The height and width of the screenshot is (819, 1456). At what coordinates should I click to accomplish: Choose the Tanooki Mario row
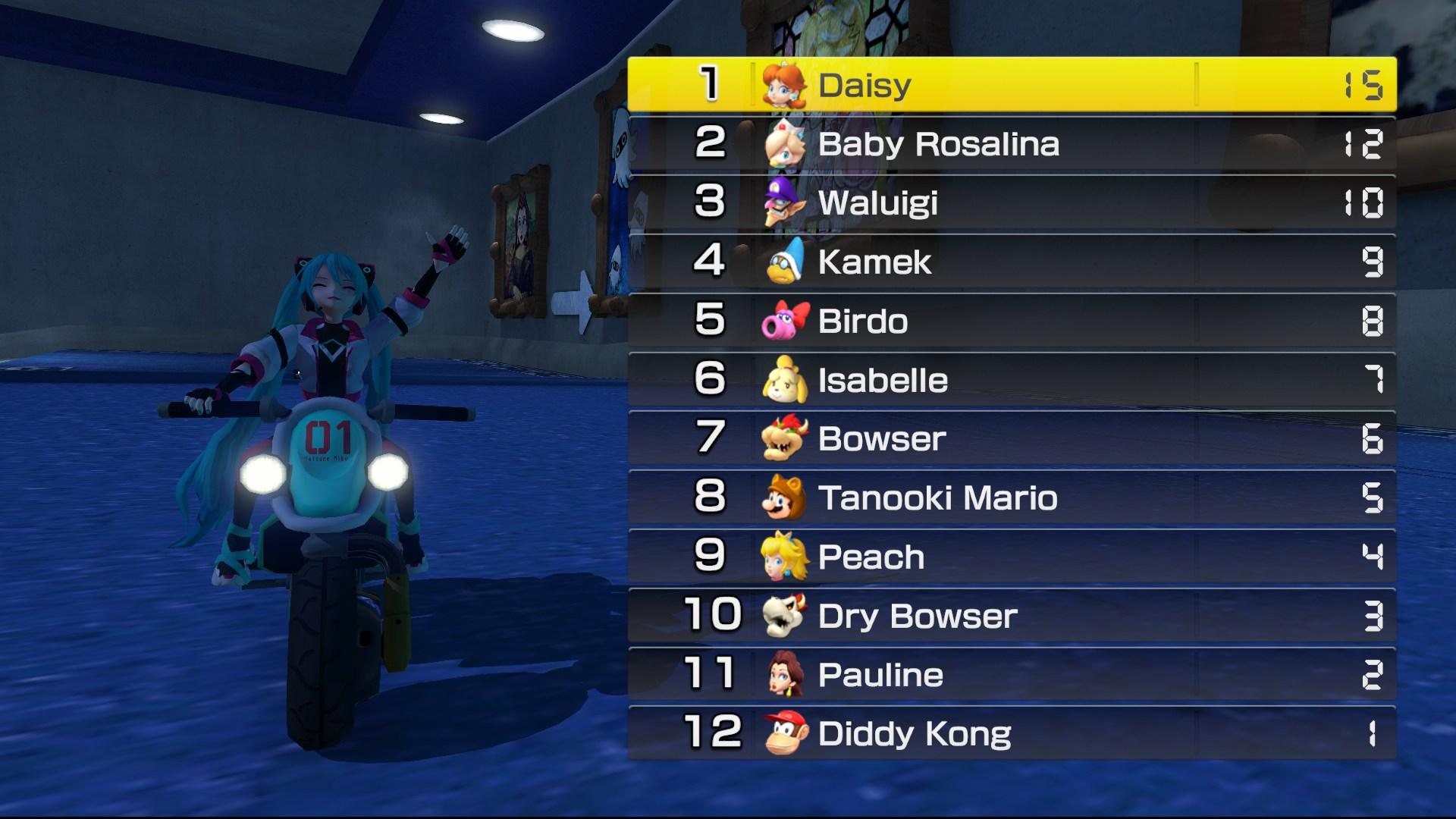click(x=1012, y=497)
